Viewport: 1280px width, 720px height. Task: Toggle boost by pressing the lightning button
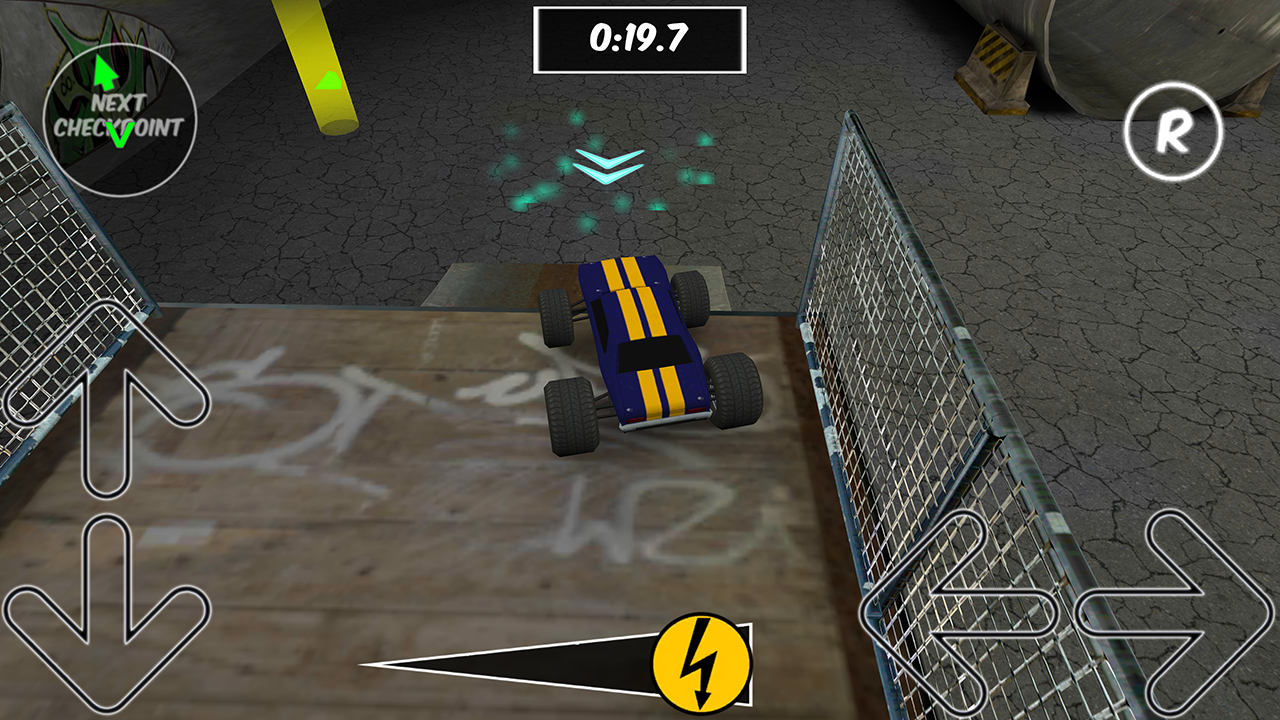coord(703,664)
